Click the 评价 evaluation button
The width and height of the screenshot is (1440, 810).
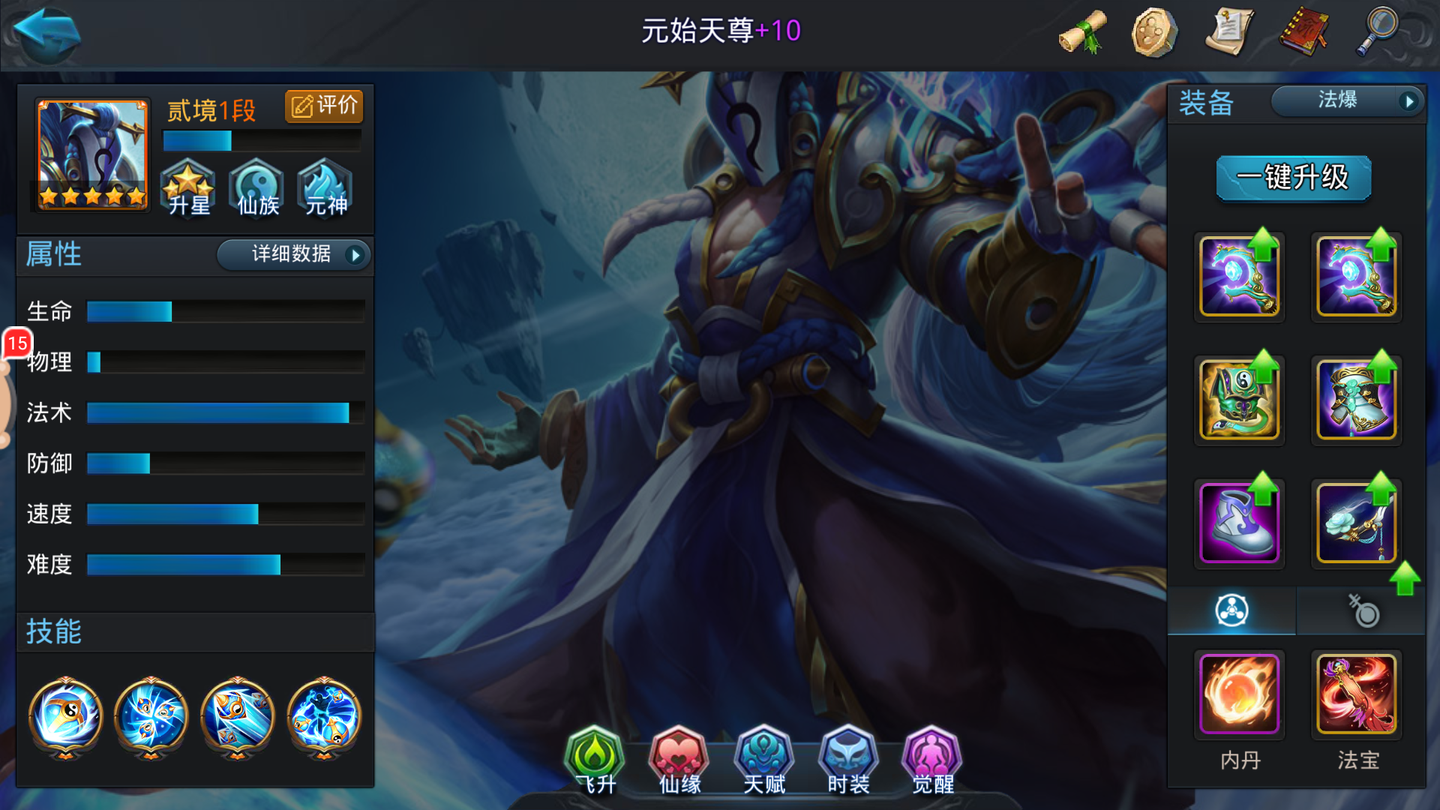(x=324, y=105)
